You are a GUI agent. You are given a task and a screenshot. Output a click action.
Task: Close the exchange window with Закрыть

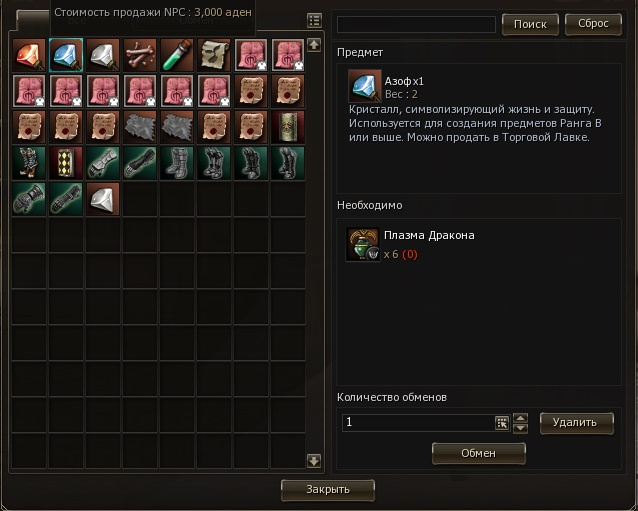click(x=328, y=490)
